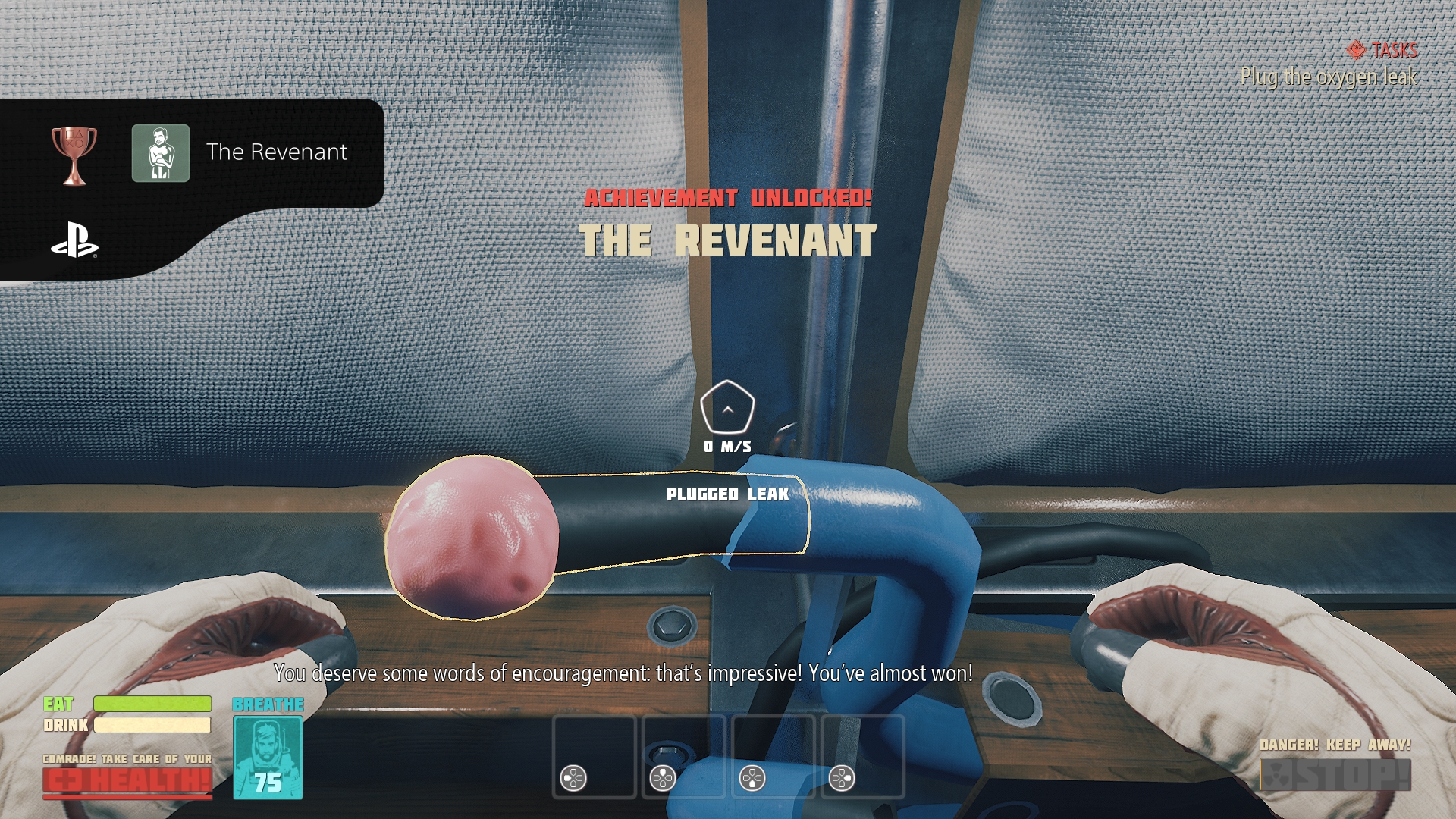Screen dimensions: 1456x819
Task: Click the Breathe cosmonaut portrait icon
Action: 268,757
